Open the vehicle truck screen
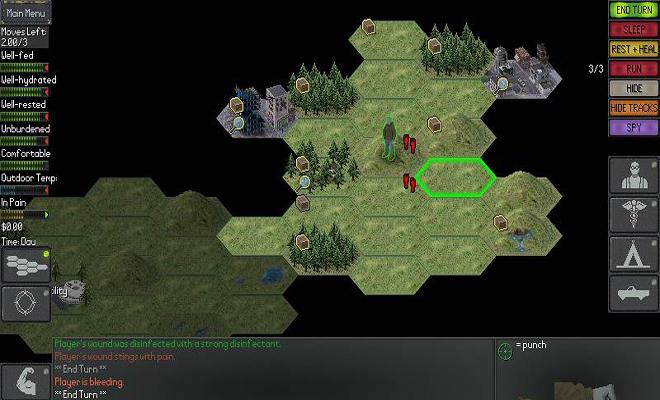Image resolution: width=660 pixels, height=400 pixels. pyautogui.click(x=632, y=293)
